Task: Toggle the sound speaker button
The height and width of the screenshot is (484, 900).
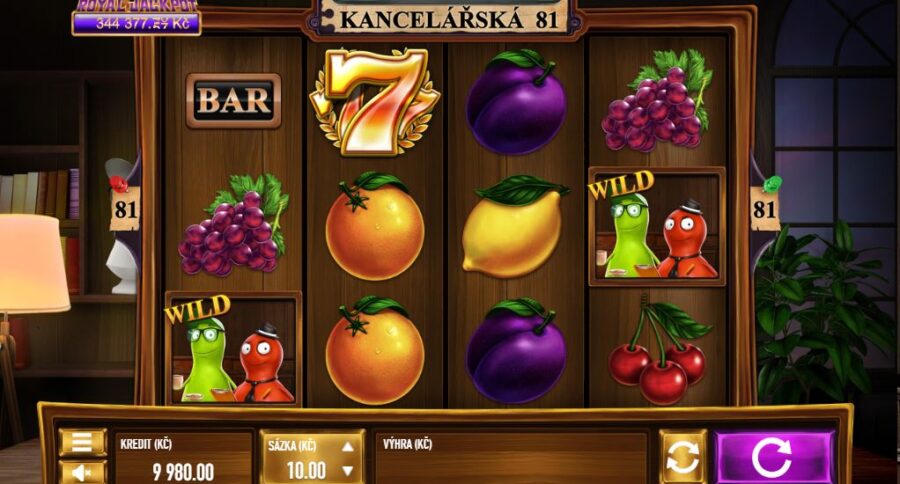Action: click(83, 473)
